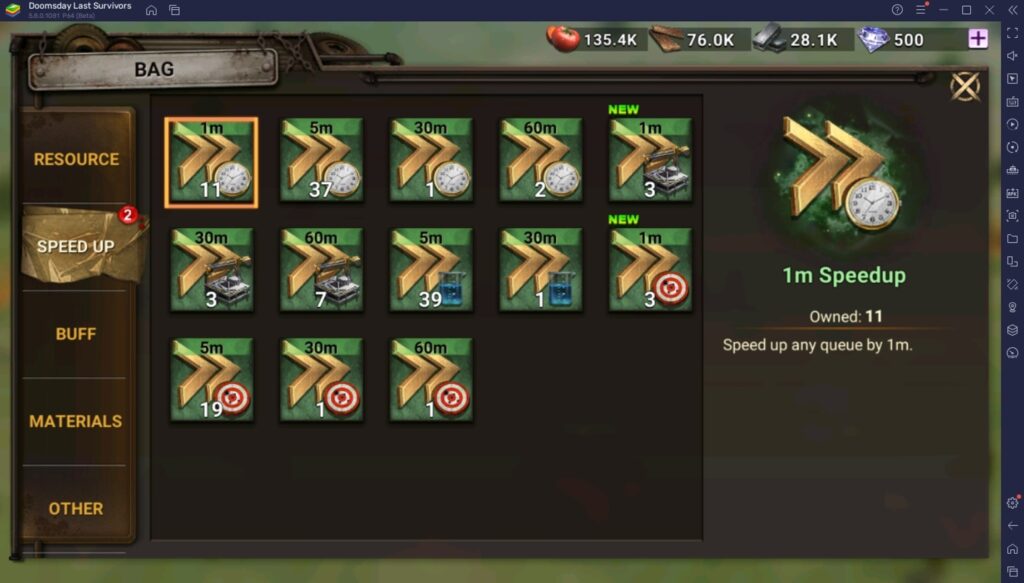Select the 1m general speedup with 11 owned
Image resolution: width=1024 pixels, height=583 pixels.
click(211, 161)
